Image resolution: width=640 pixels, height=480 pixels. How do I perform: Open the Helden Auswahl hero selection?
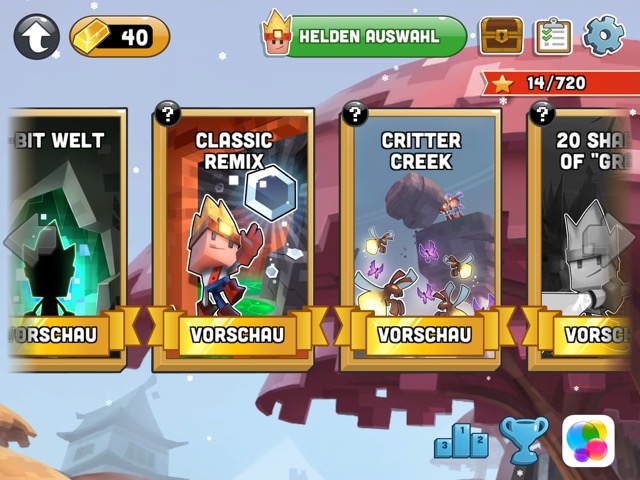tap(366, 37)
